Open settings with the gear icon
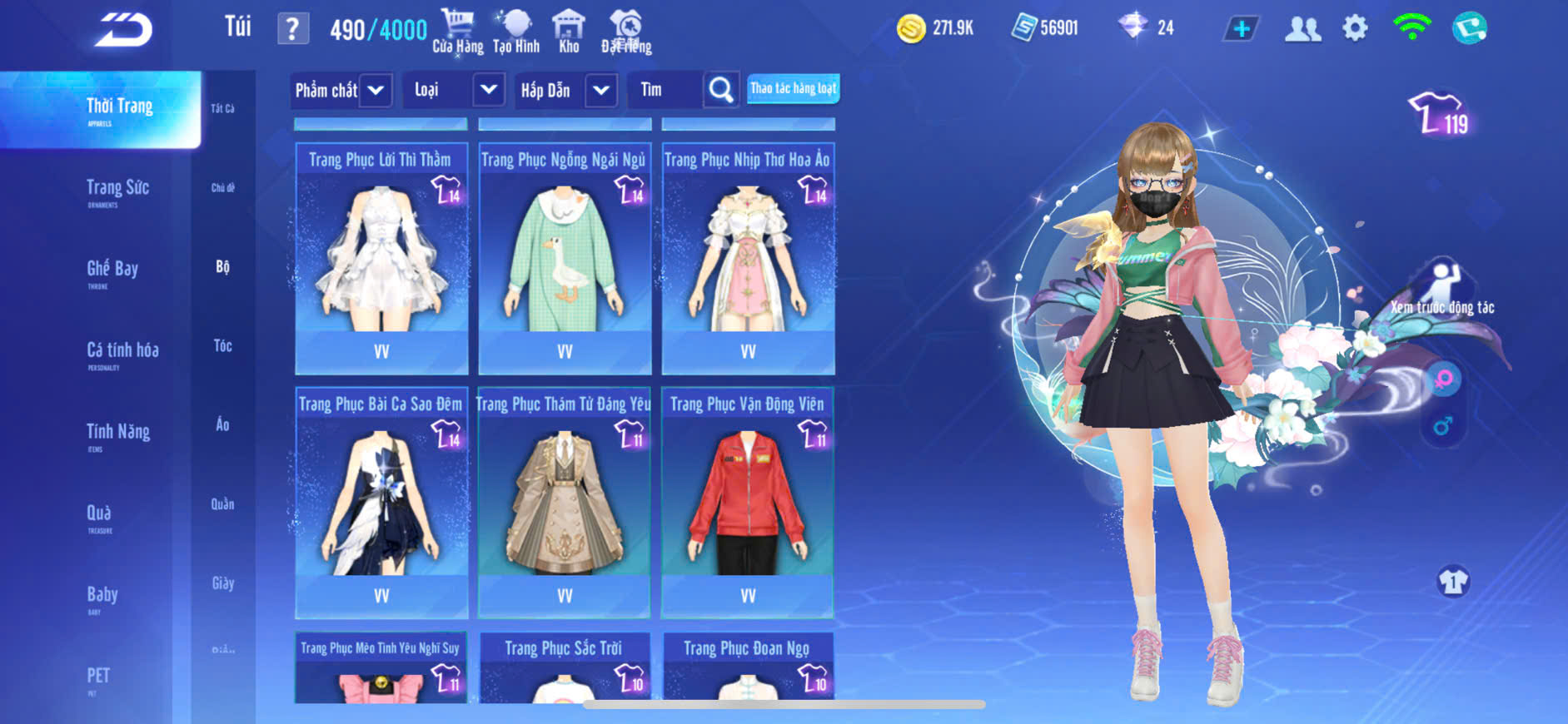 click(x=1355, y=29)
